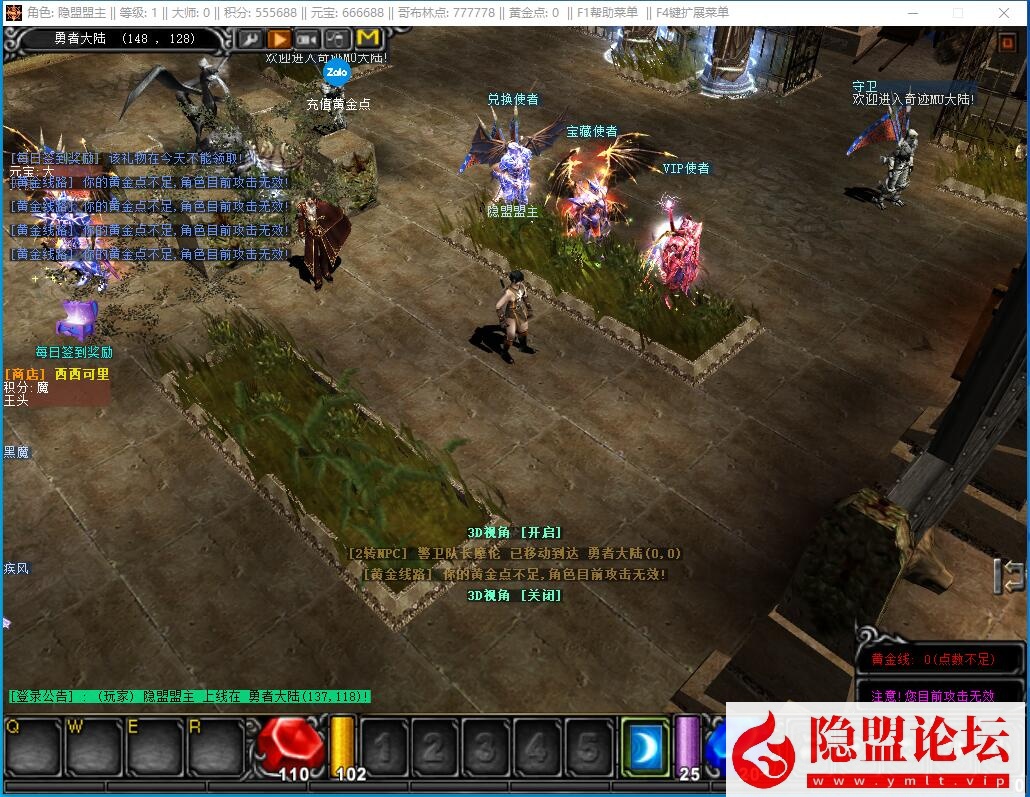This screenshot has height=797, width=1030.
Task: Select the E skill hotkey slot
Action: click(156, 747)
